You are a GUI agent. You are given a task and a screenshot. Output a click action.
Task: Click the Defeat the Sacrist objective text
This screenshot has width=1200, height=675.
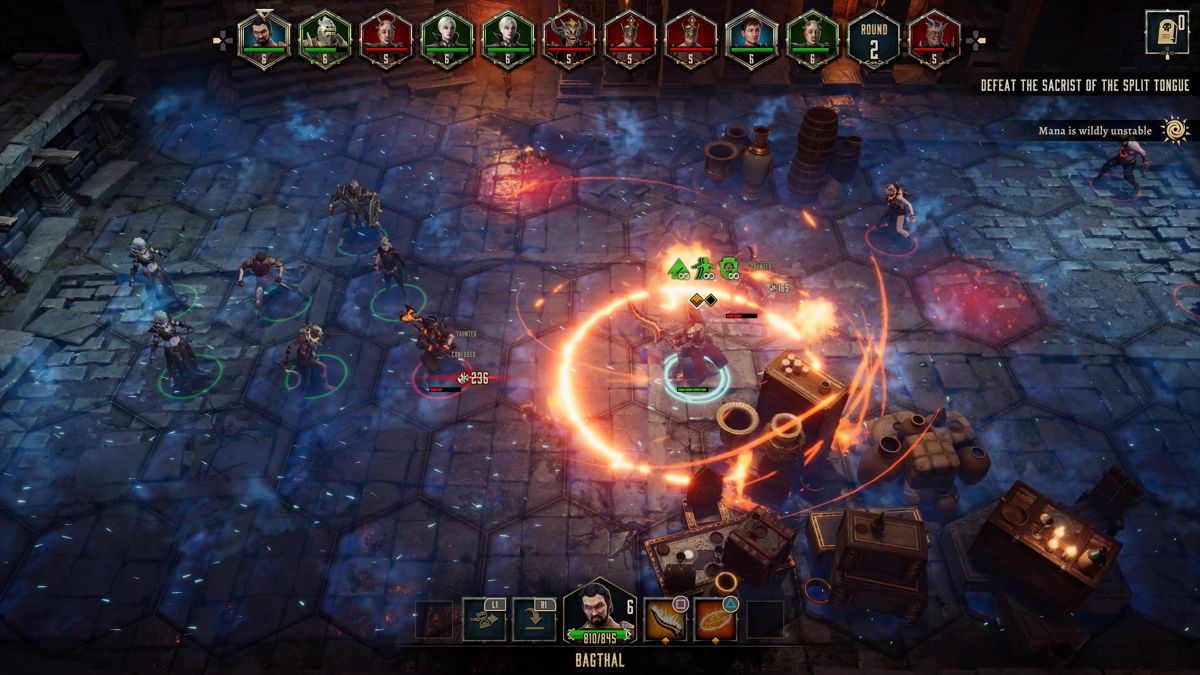tap(1084, 86)
